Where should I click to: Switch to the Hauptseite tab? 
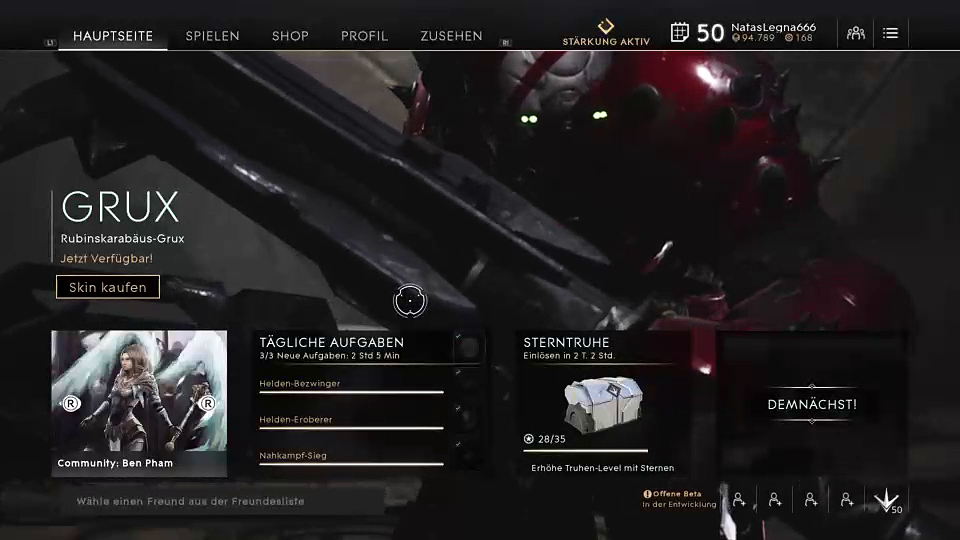(113, 36)
